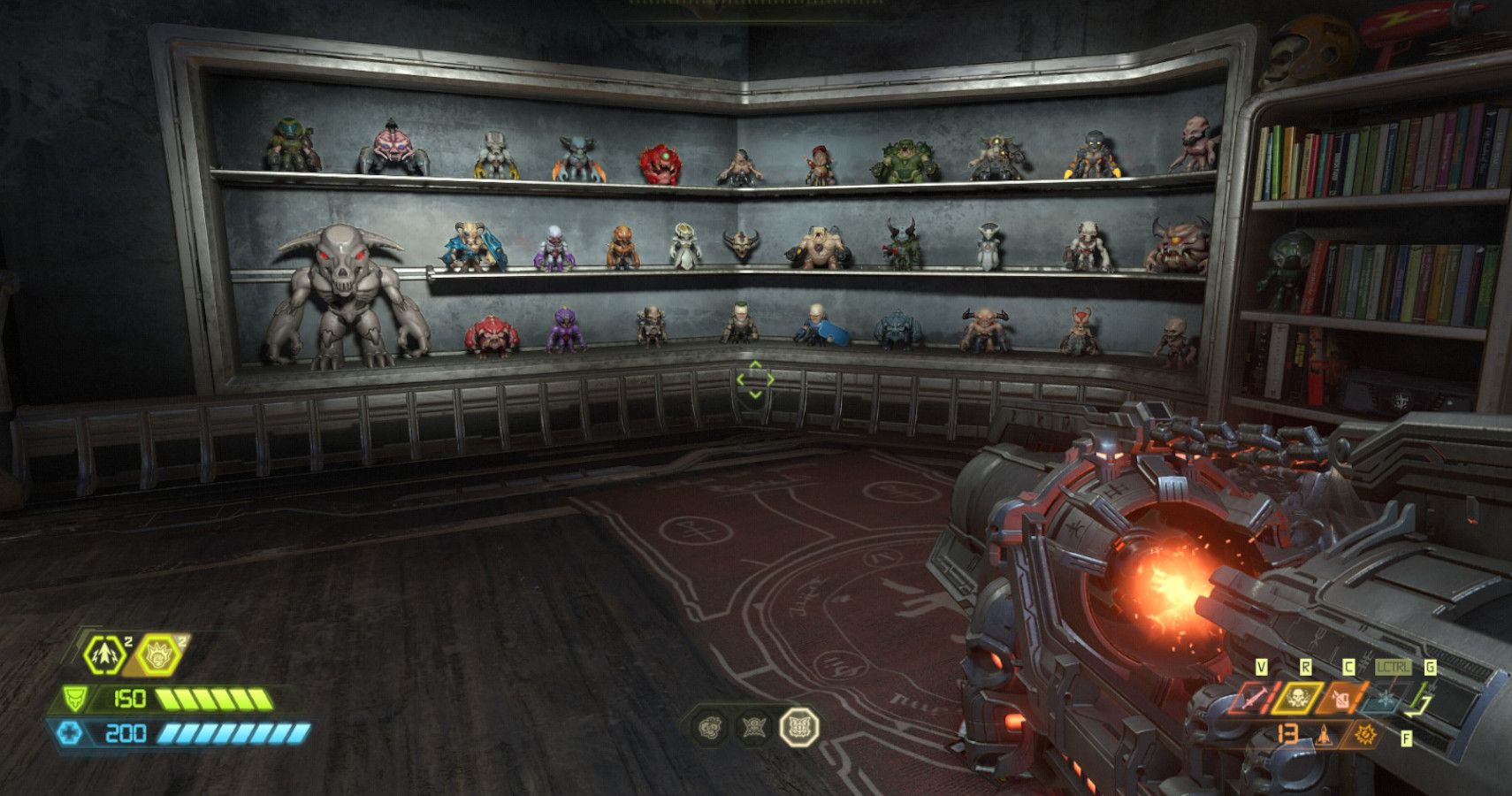The height and width of the screenshot is (796, 1512).
Task: Choose the middle crossed-blades rune icon
Action: coord(754,728)
